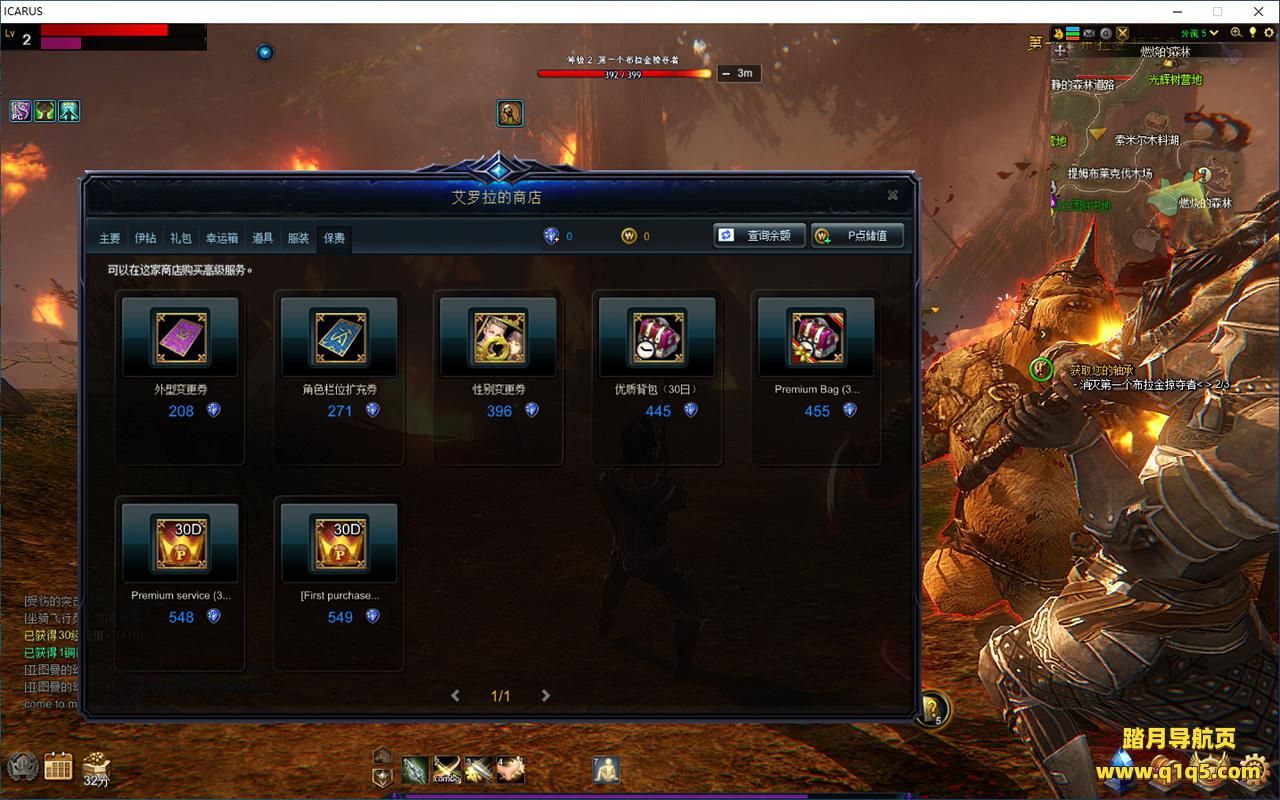Select the 优质背包 (30日) item
Viewport: 1280px width, 800px height.
click(x=657, y=336)
